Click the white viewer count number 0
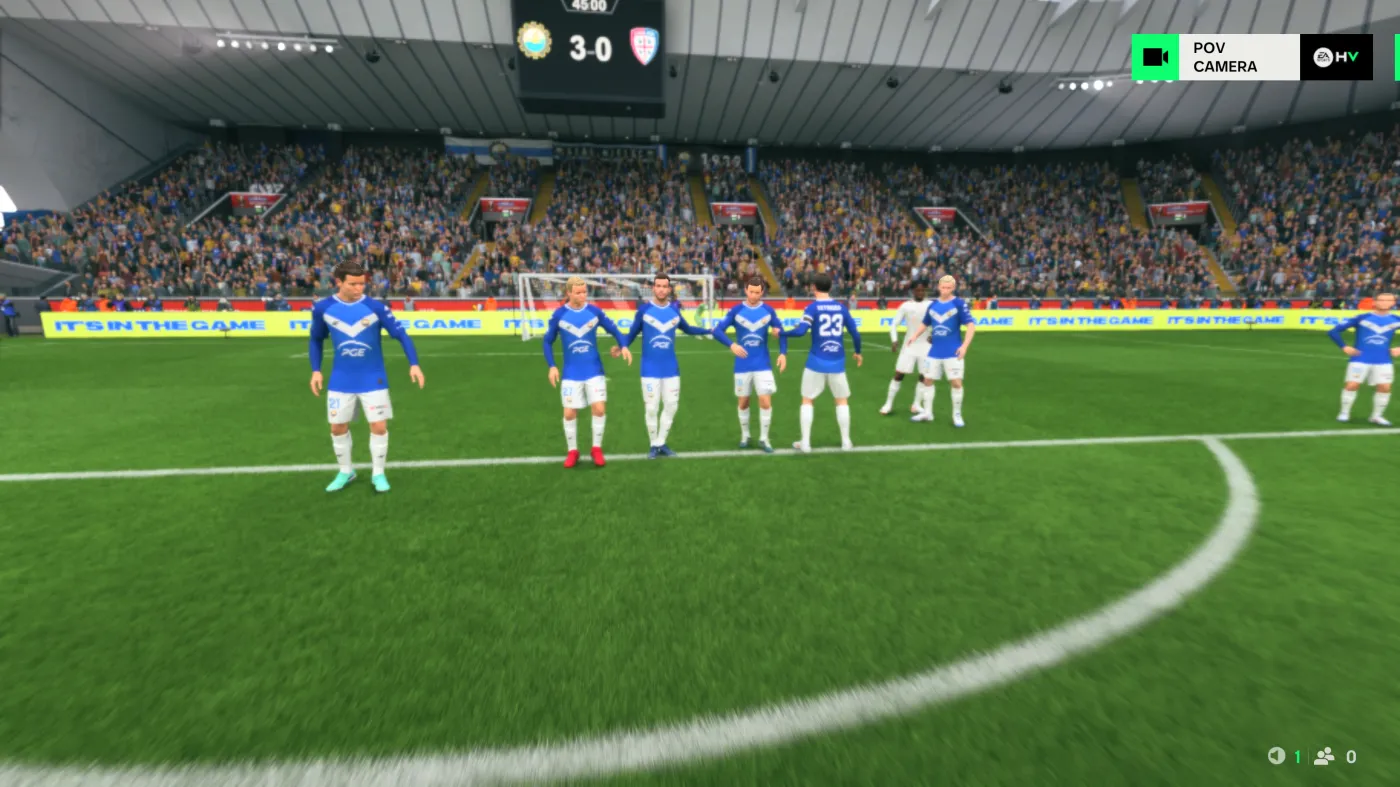This screenshot has width=1400, height=787. click(x=1350, y=756)
